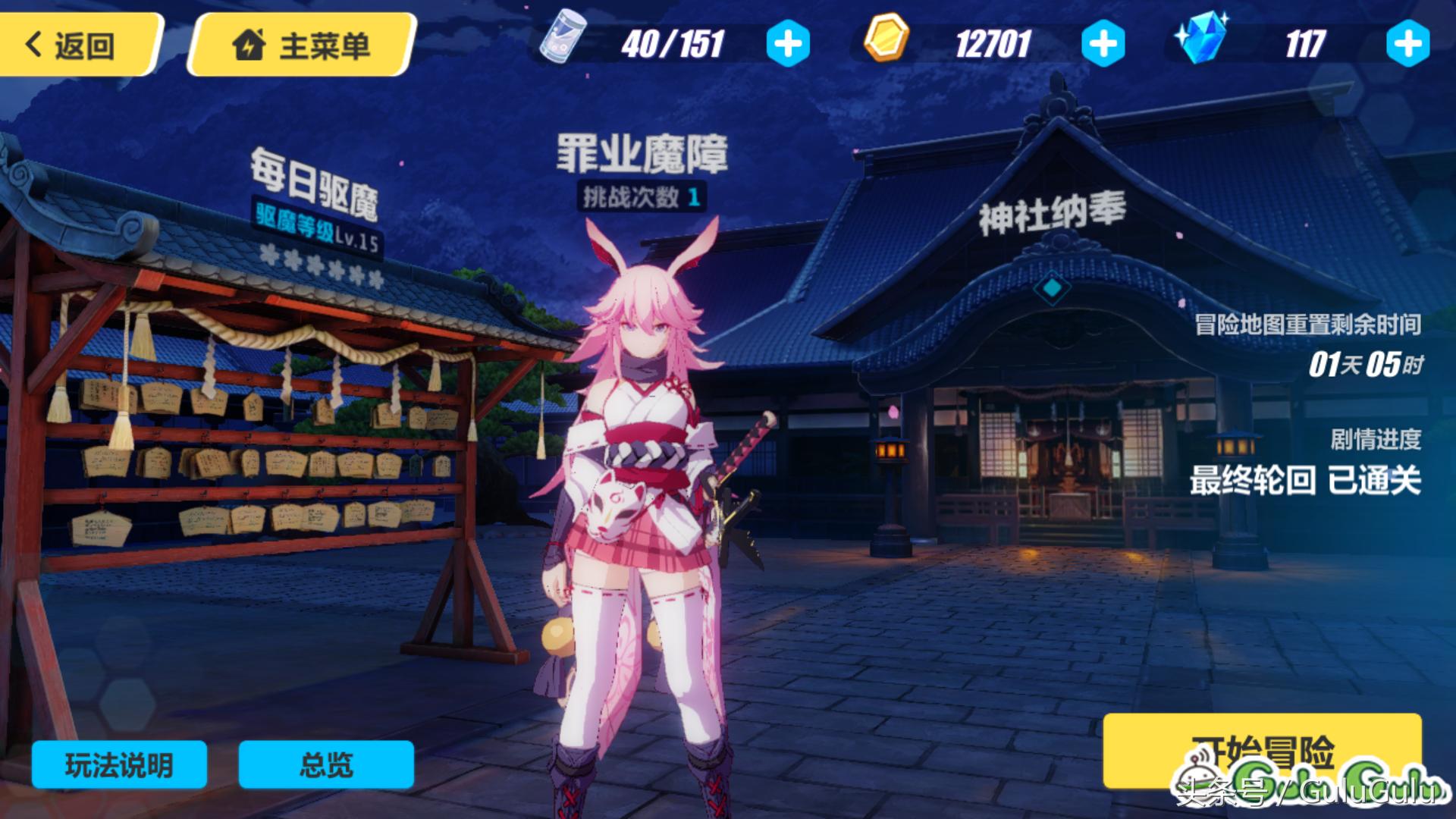The width and height of the screenshot is (1456, 819).
Task: Select the 罪业魔障 challenge
Action: (x=642, y=154)
